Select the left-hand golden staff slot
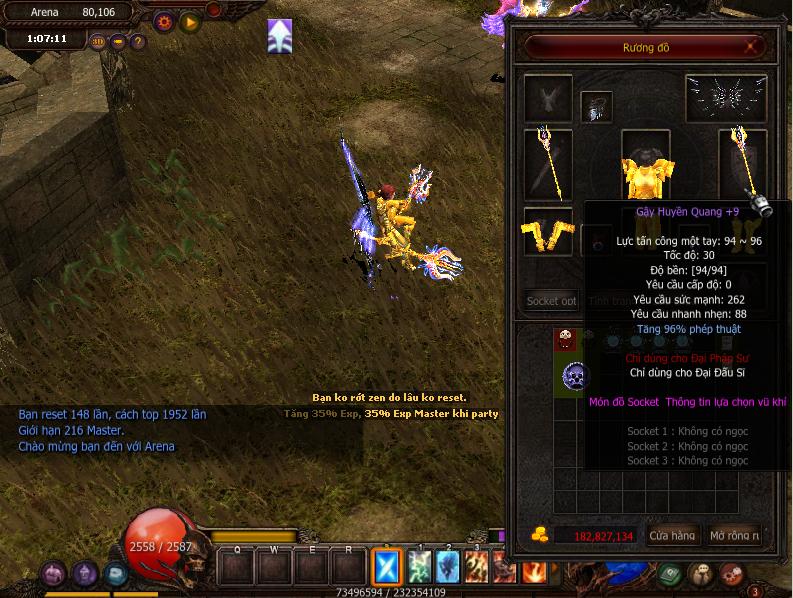This screenshot has width=793, height=598. (x=548, y=163)
